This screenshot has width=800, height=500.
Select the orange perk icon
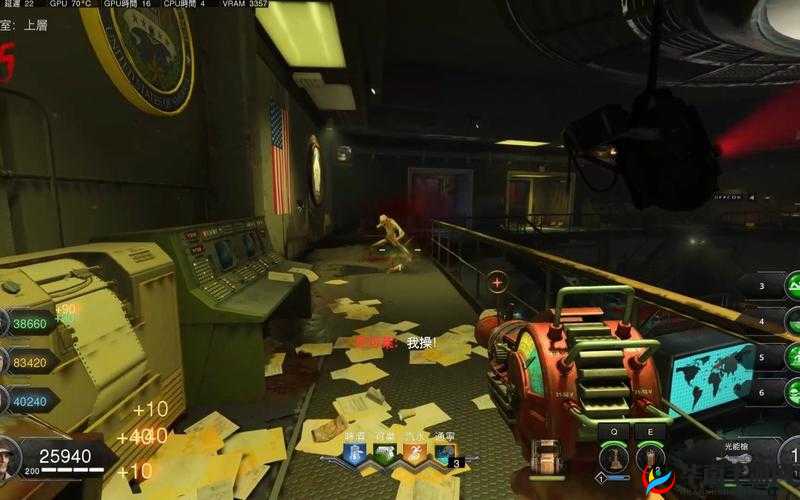[x=414, y=455]
